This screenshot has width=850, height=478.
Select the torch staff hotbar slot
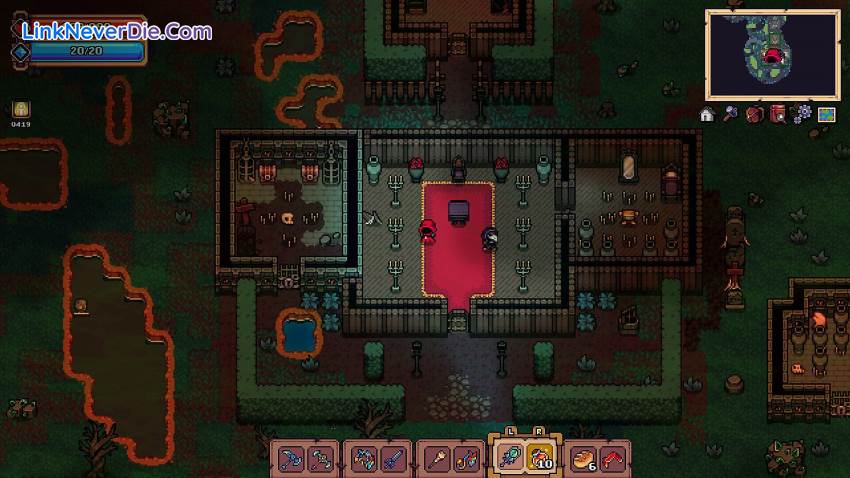[436, 458]
